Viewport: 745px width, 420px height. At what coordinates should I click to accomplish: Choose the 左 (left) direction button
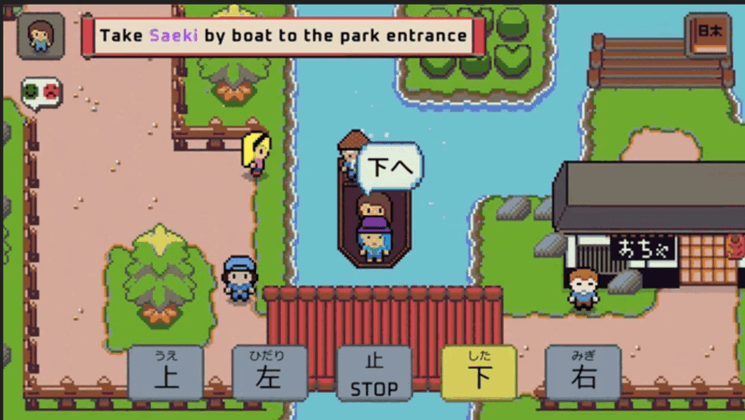(x=270, y=372)
